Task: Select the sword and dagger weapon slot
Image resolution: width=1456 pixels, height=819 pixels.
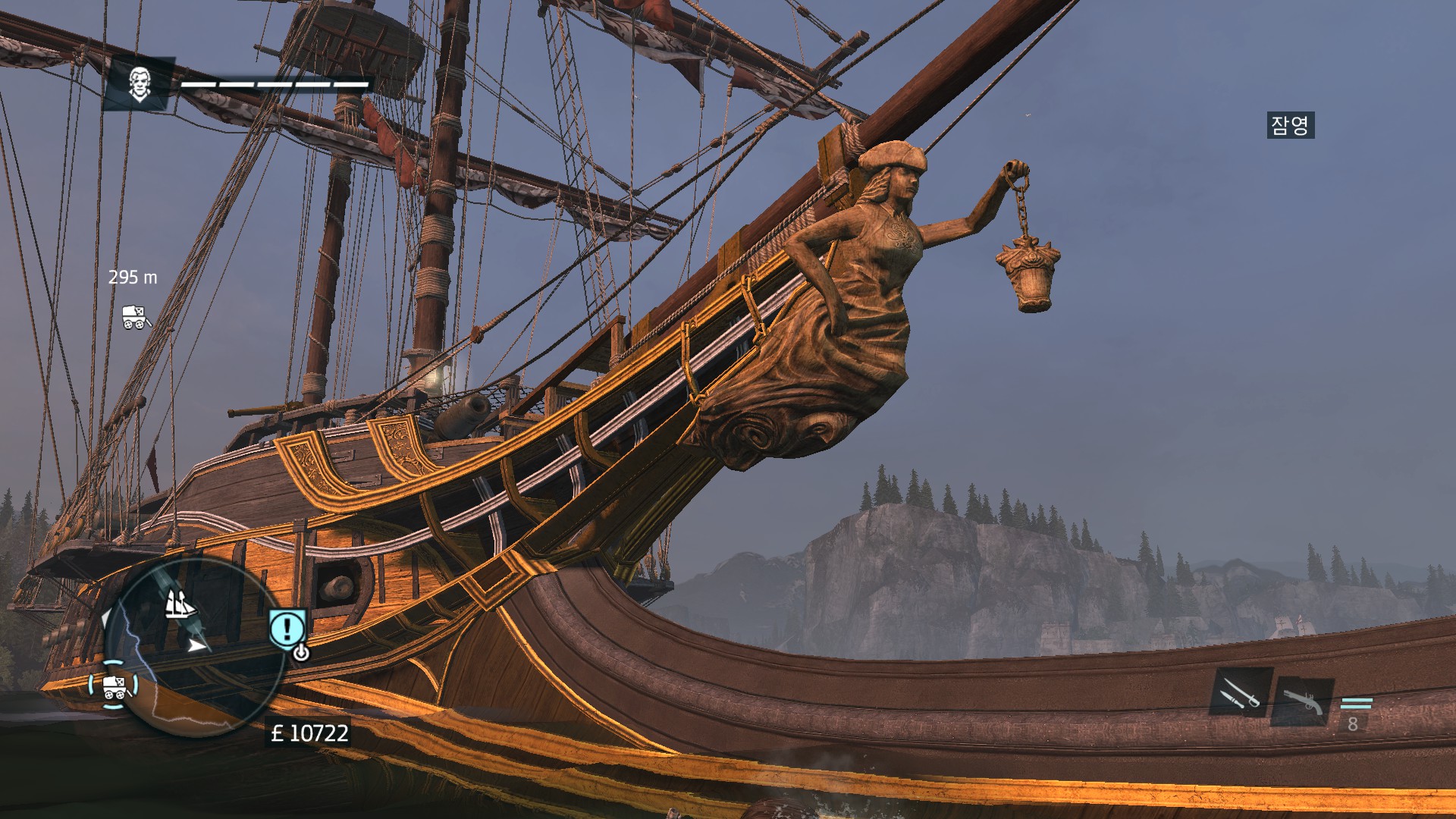Action: click(1240, 692)
